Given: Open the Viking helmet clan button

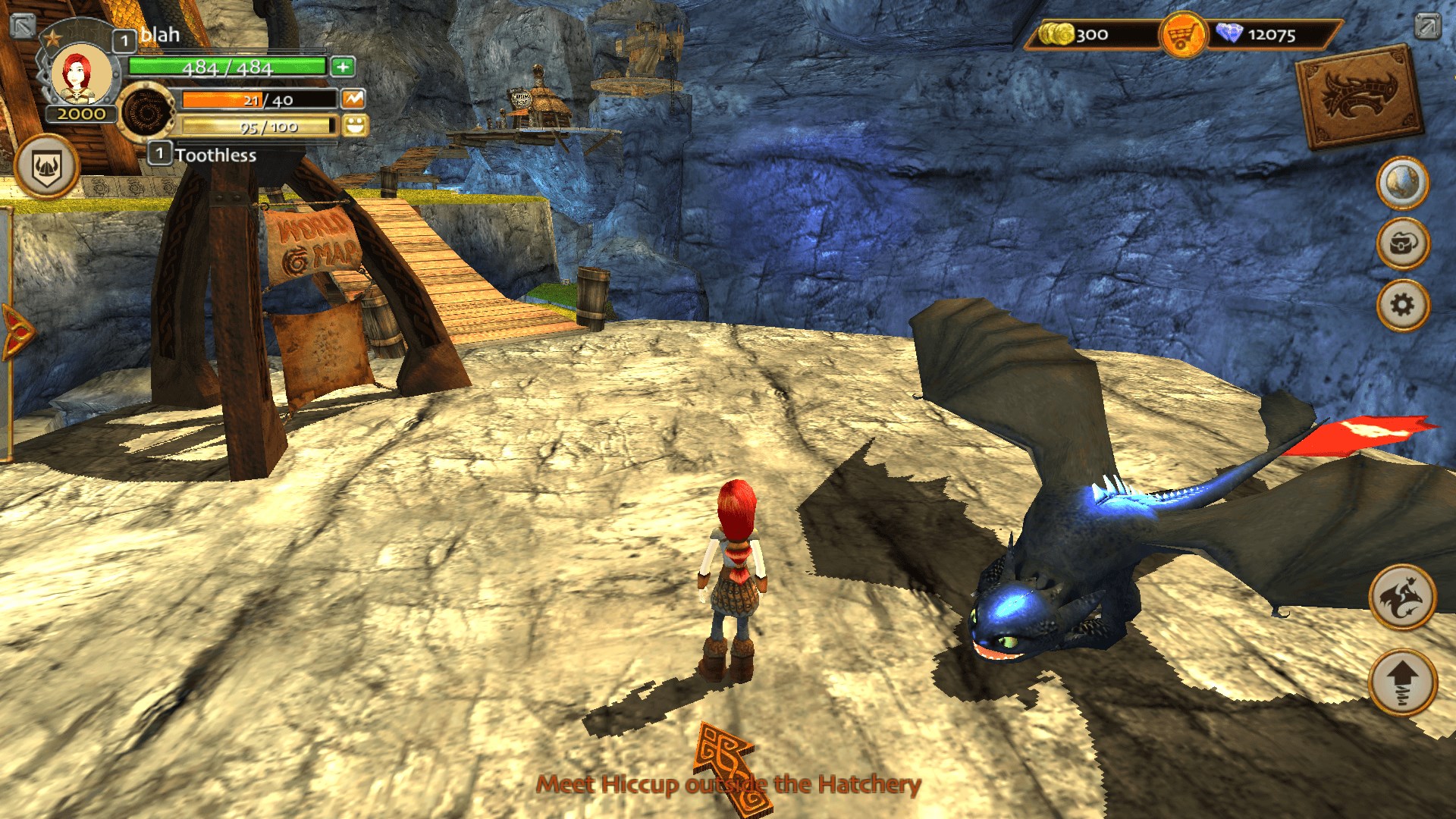Looking at the screenshot, I should 46,167.
